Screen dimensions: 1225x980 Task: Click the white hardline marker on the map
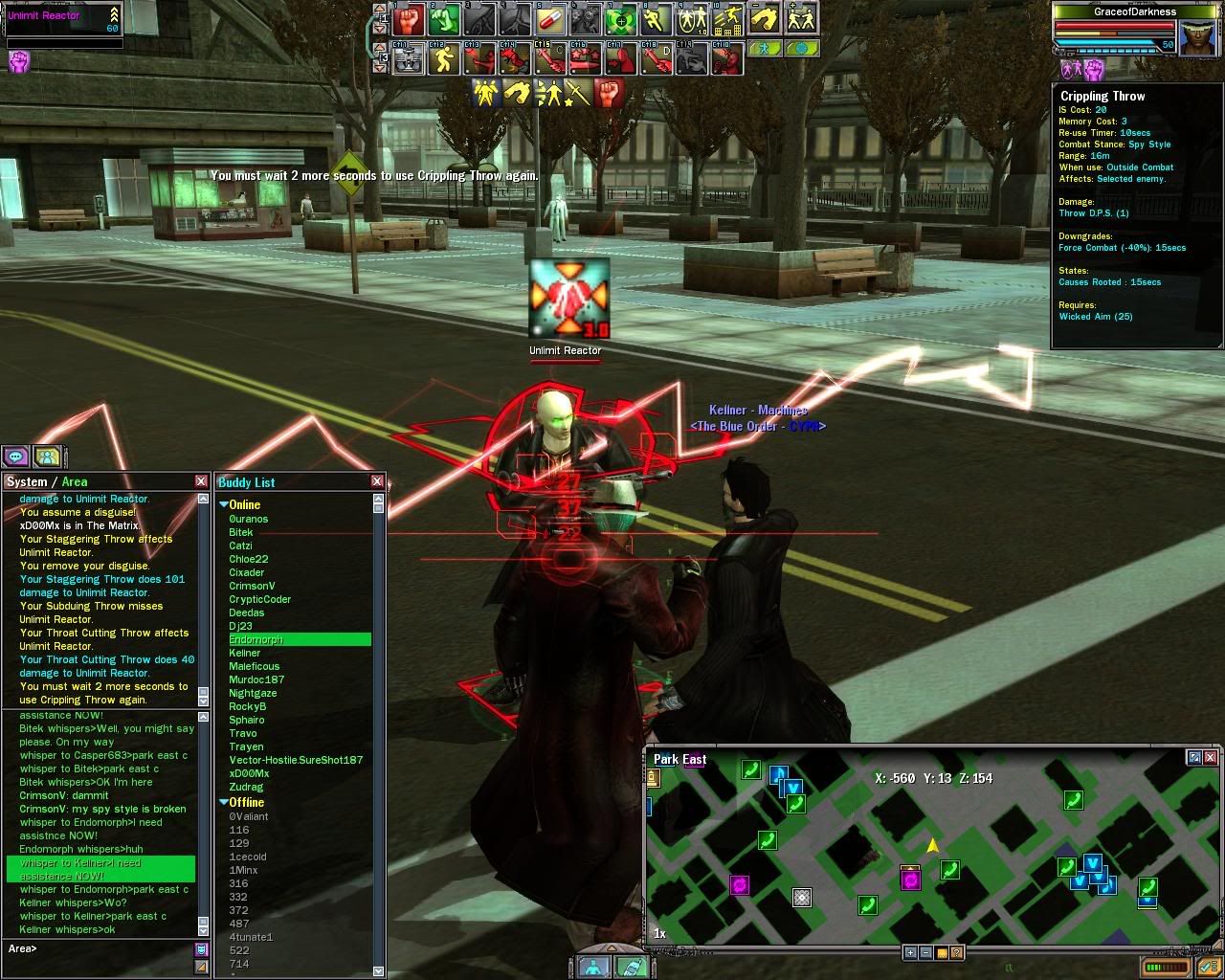802,897
